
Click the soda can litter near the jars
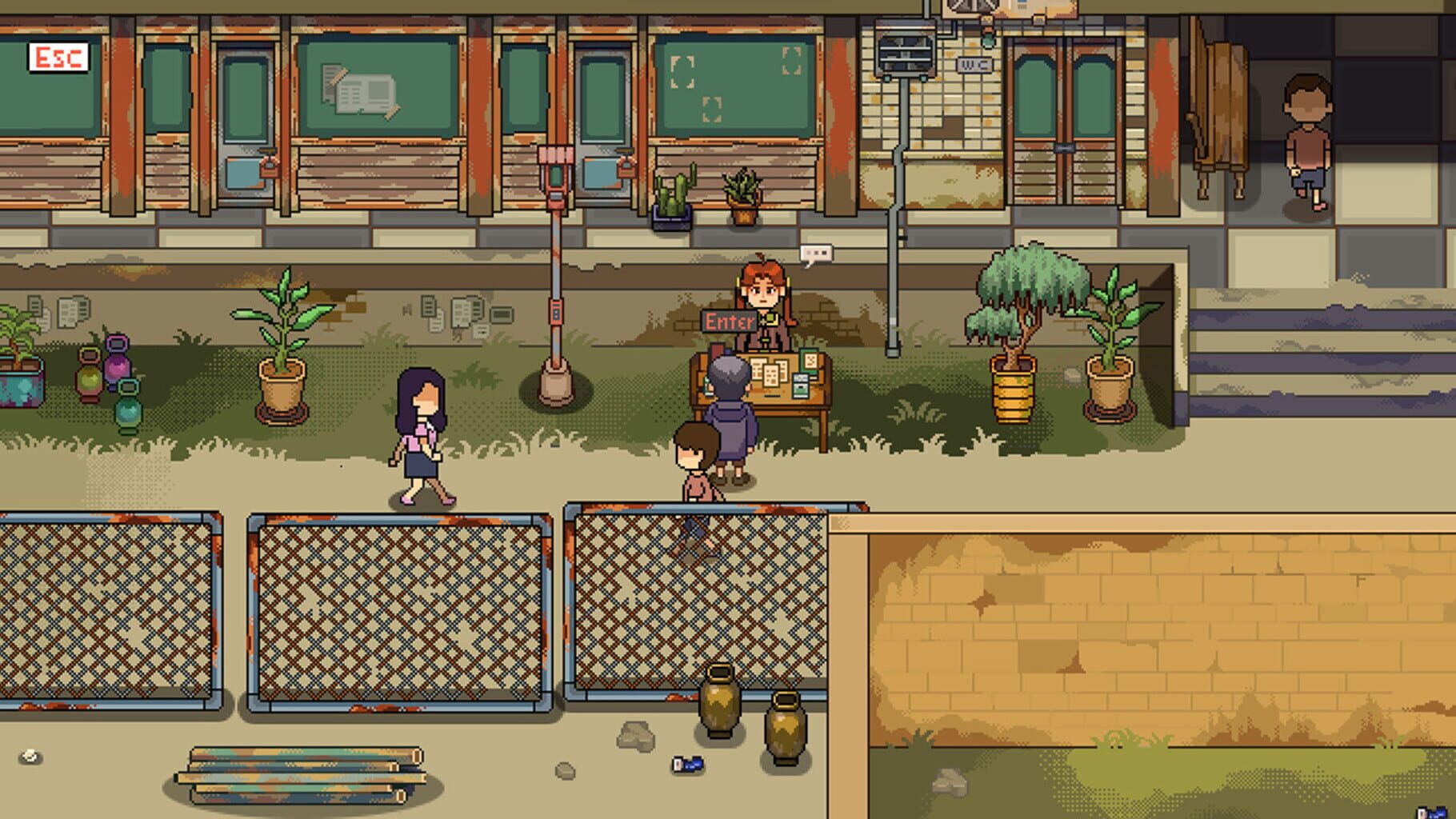690,764
